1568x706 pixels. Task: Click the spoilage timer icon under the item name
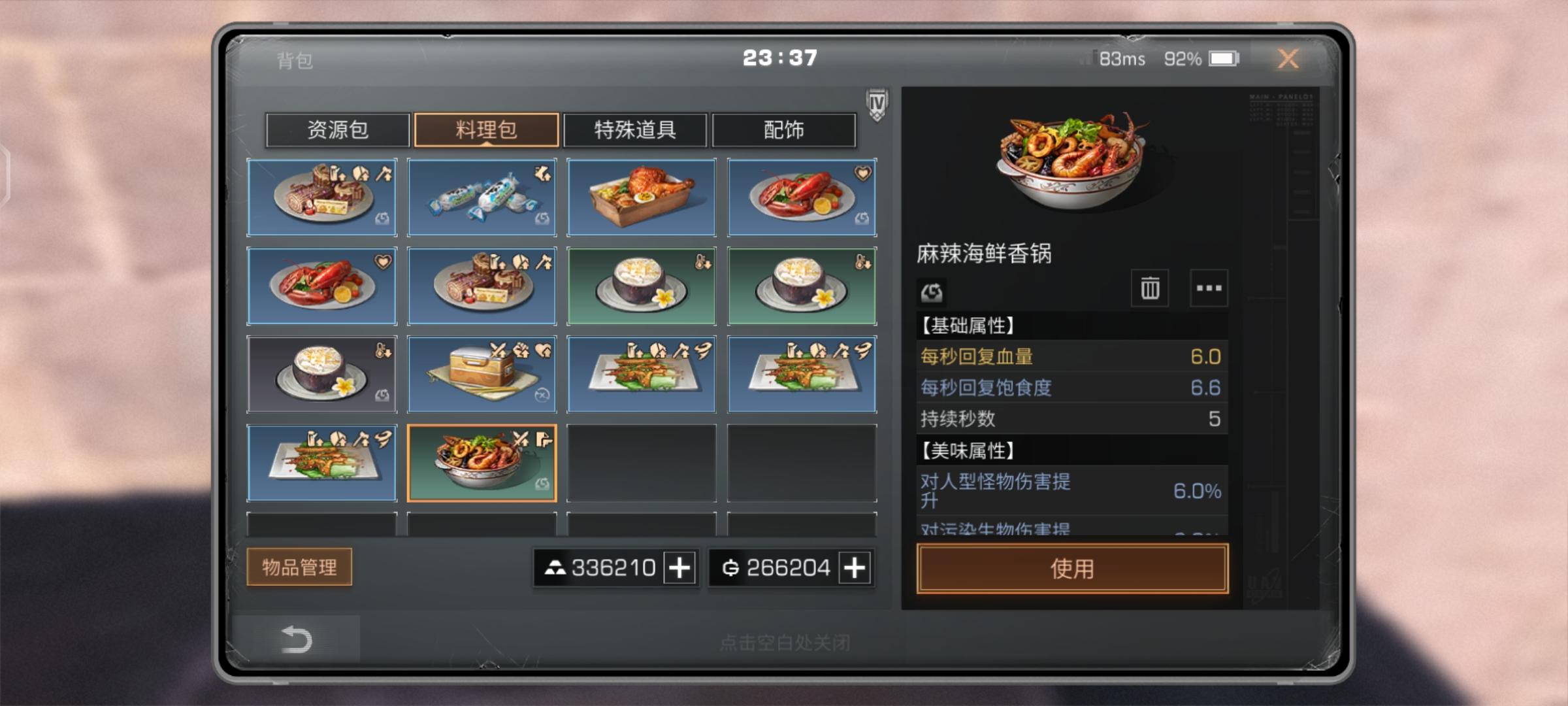click(932, 292)
